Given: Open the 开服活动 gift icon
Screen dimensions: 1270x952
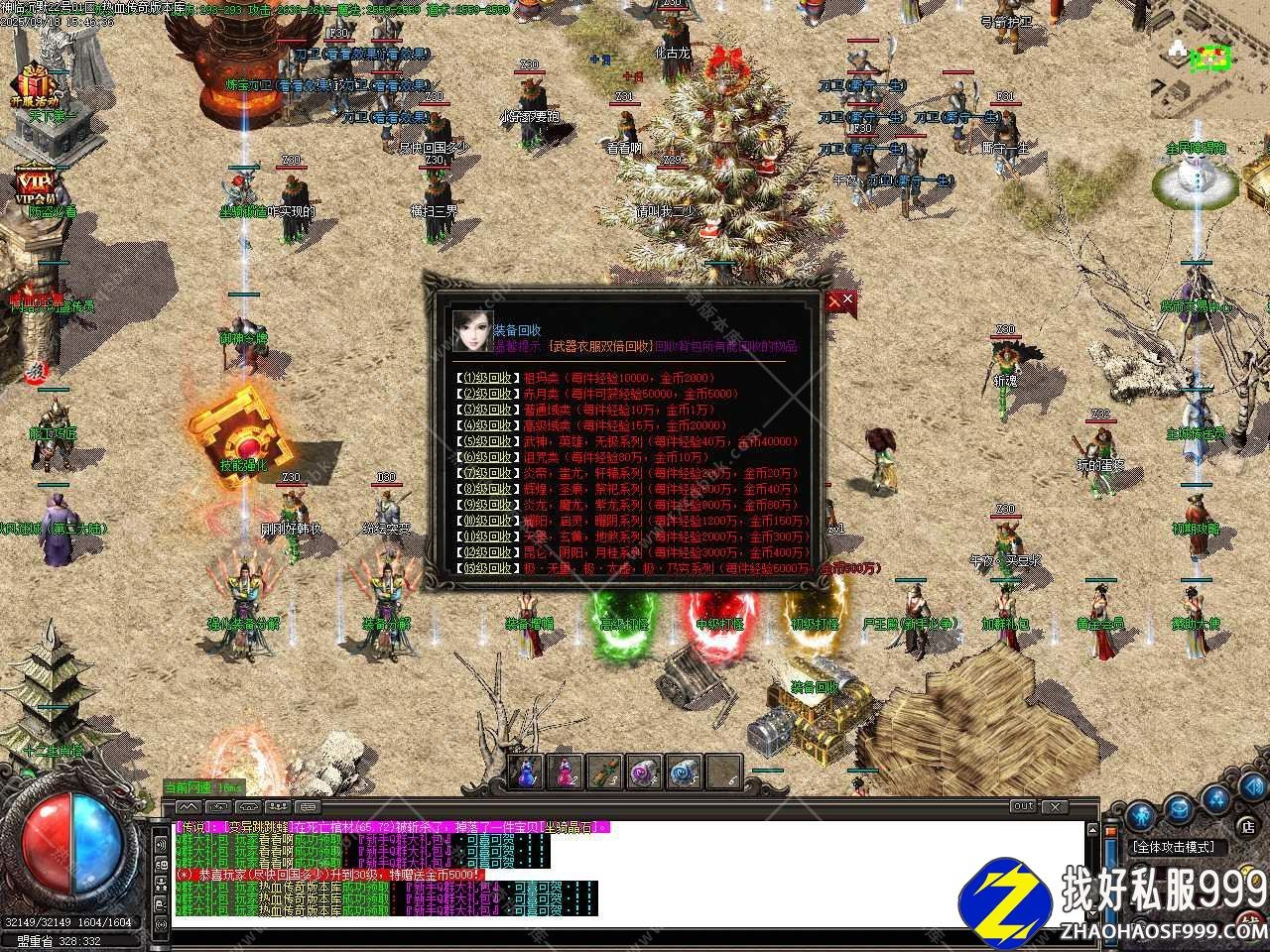Looking at the screenshot, I should click(35, 83).
